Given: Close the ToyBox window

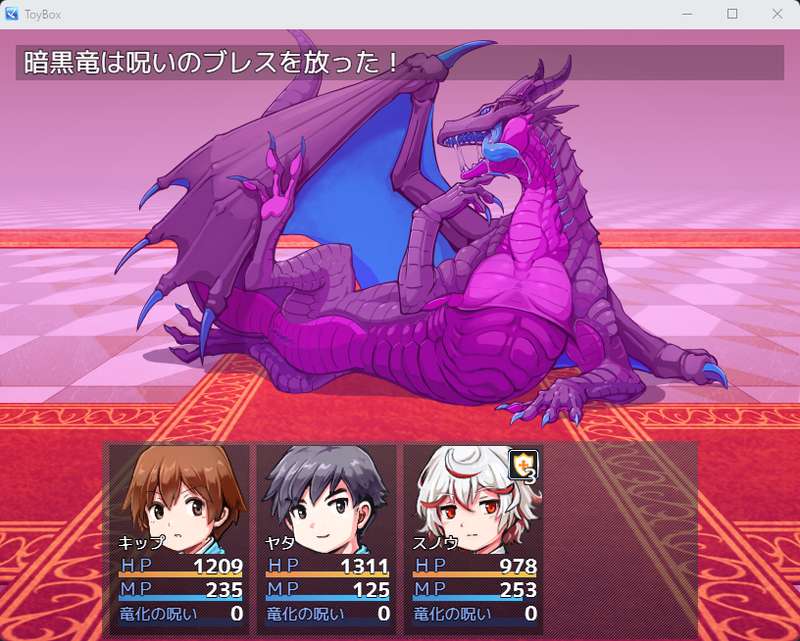Looking at the screenshot, I should tap(777, 14).
